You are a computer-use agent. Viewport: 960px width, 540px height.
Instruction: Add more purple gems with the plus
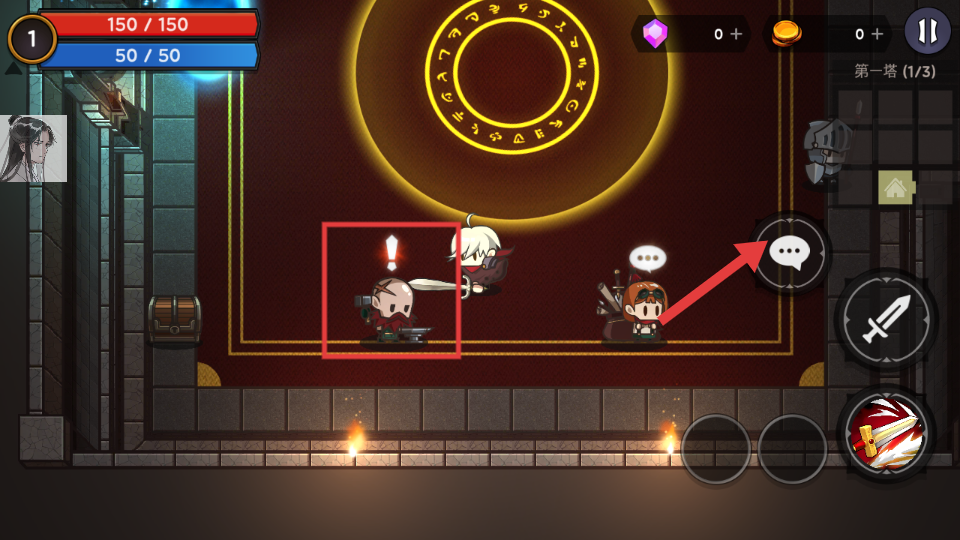[737, 34]
